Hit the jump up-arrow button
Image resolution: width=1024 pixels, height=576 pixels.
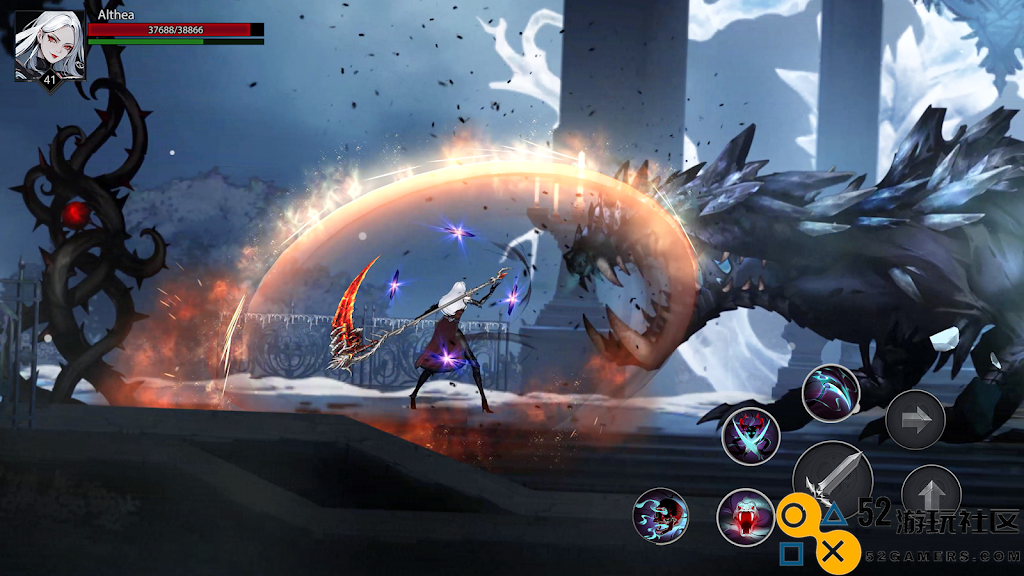coord(930,491)
